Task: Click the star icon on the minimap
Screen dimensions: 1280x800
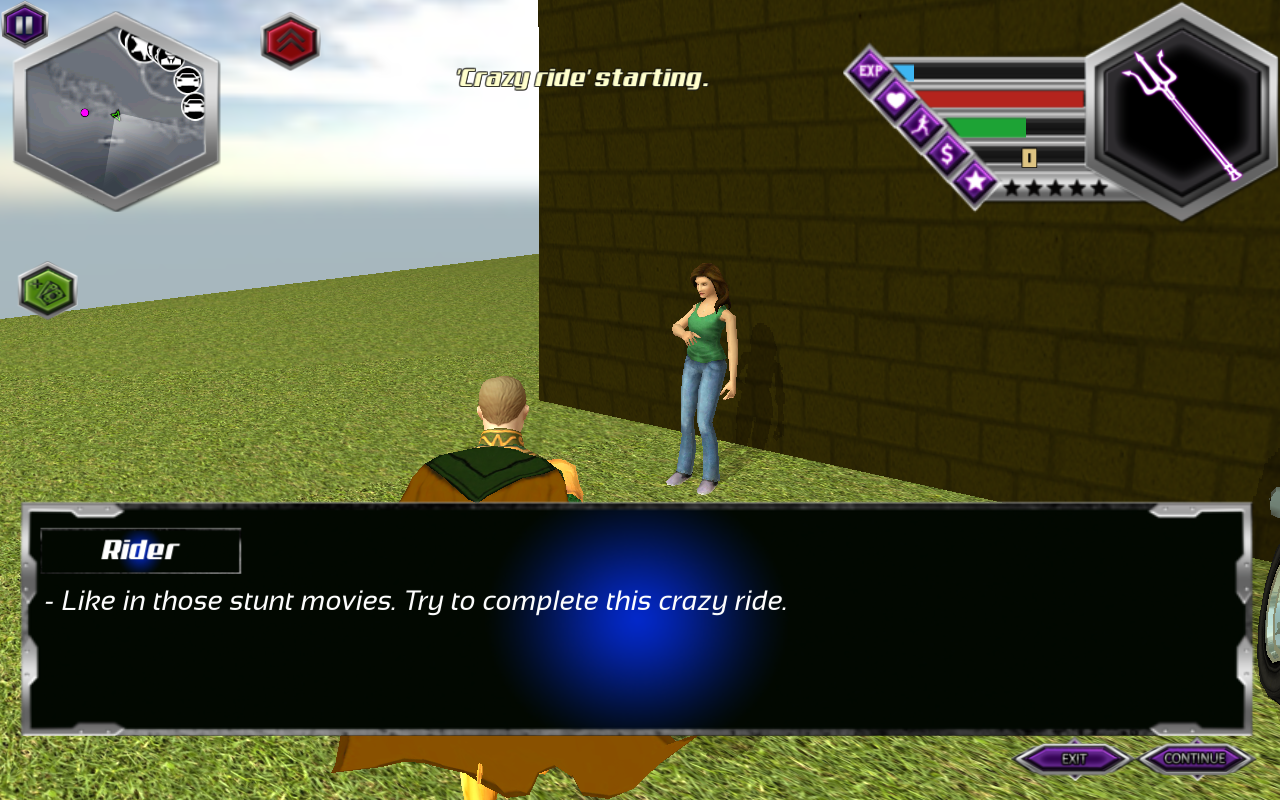Action: [139, 50]
